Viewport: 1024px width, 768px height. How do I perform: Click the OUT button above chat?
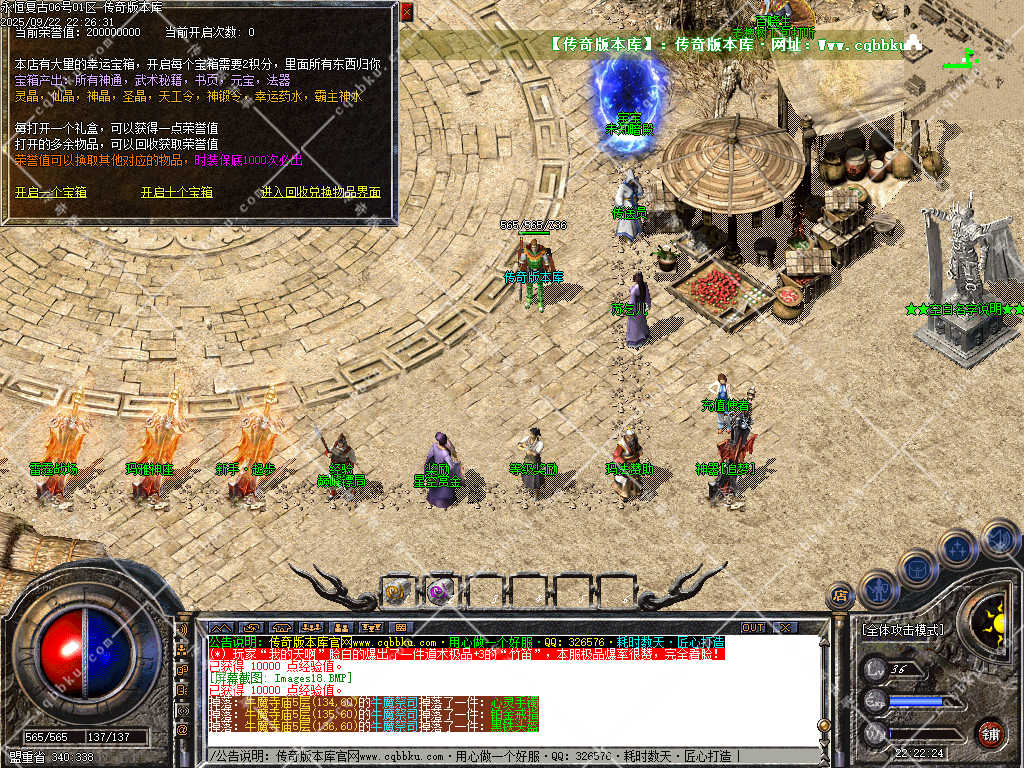(x=752, y=628)
